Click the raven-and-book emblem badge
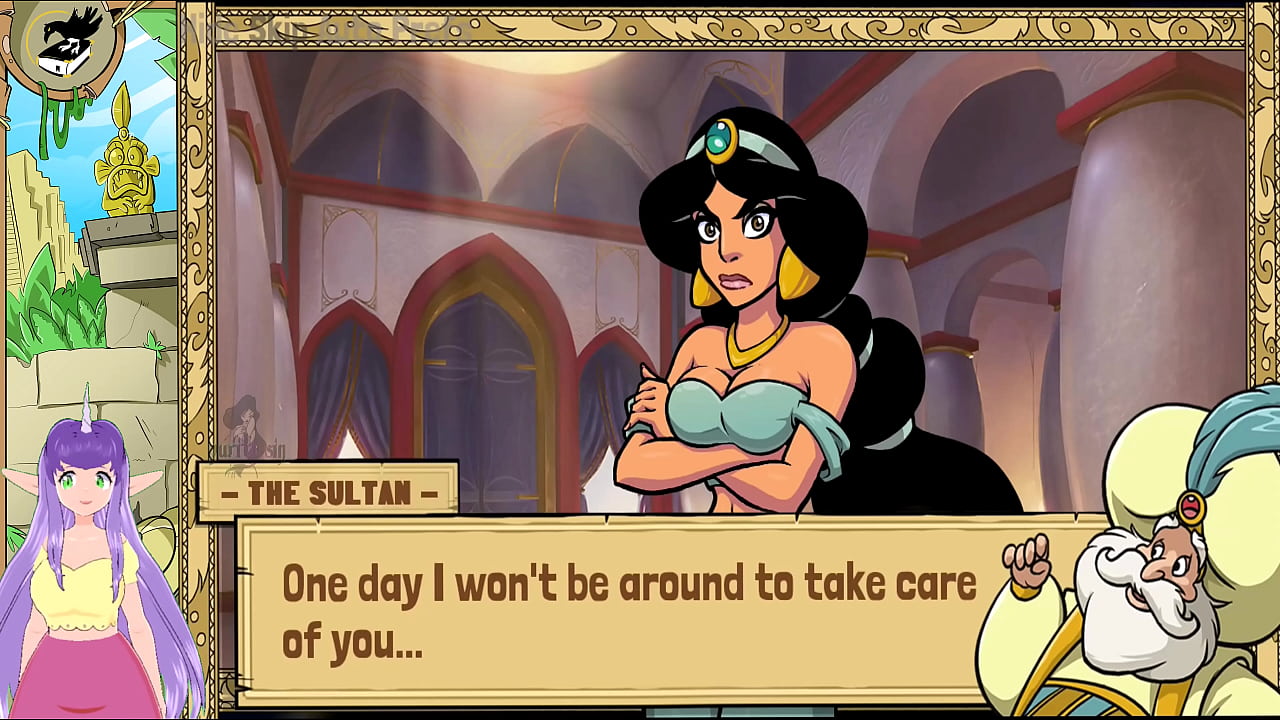 pyautogui.click(x=65, y=38)
